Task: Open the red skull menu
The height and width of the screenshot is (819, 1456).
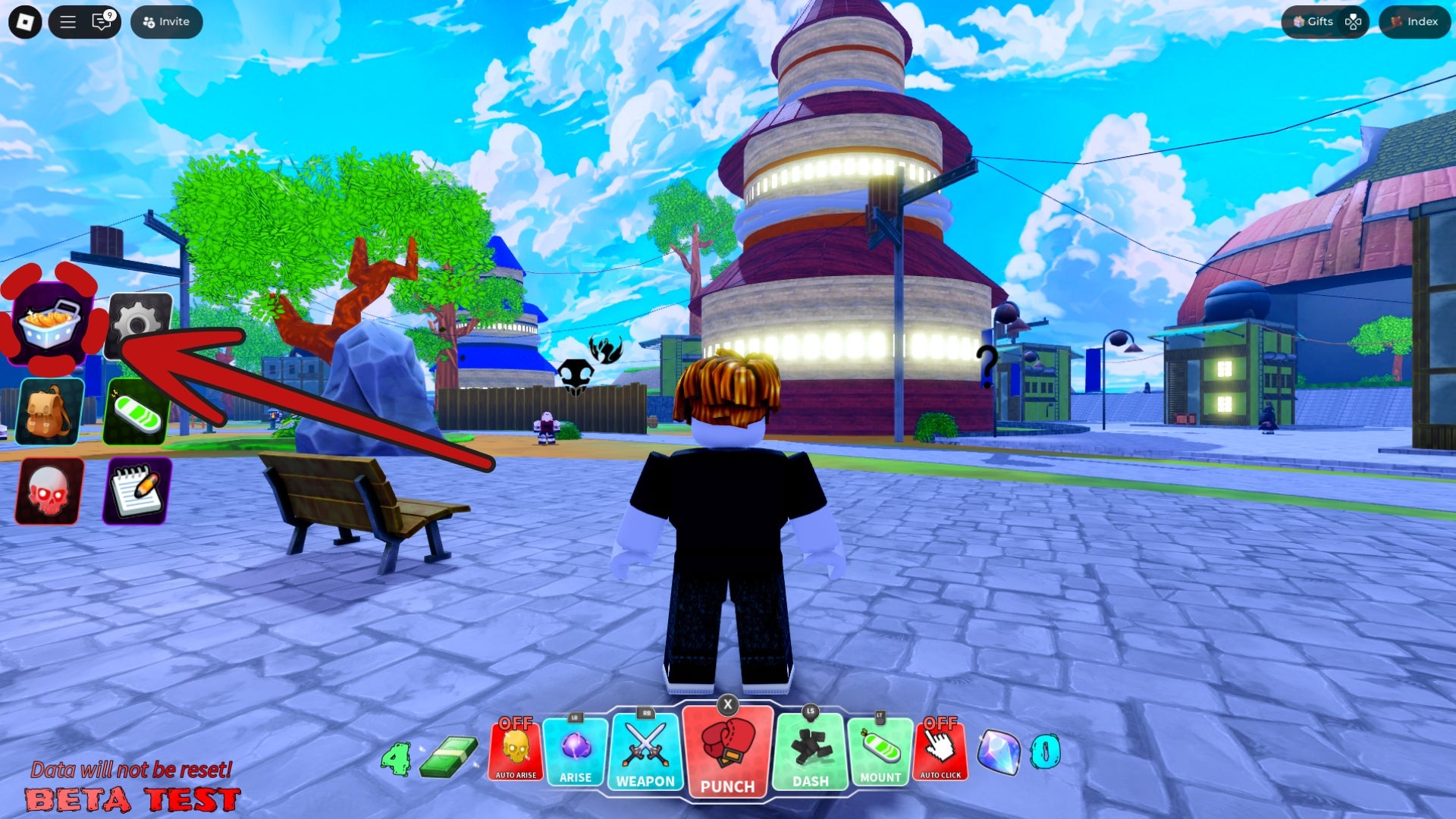Action: (x=49, y=491)
